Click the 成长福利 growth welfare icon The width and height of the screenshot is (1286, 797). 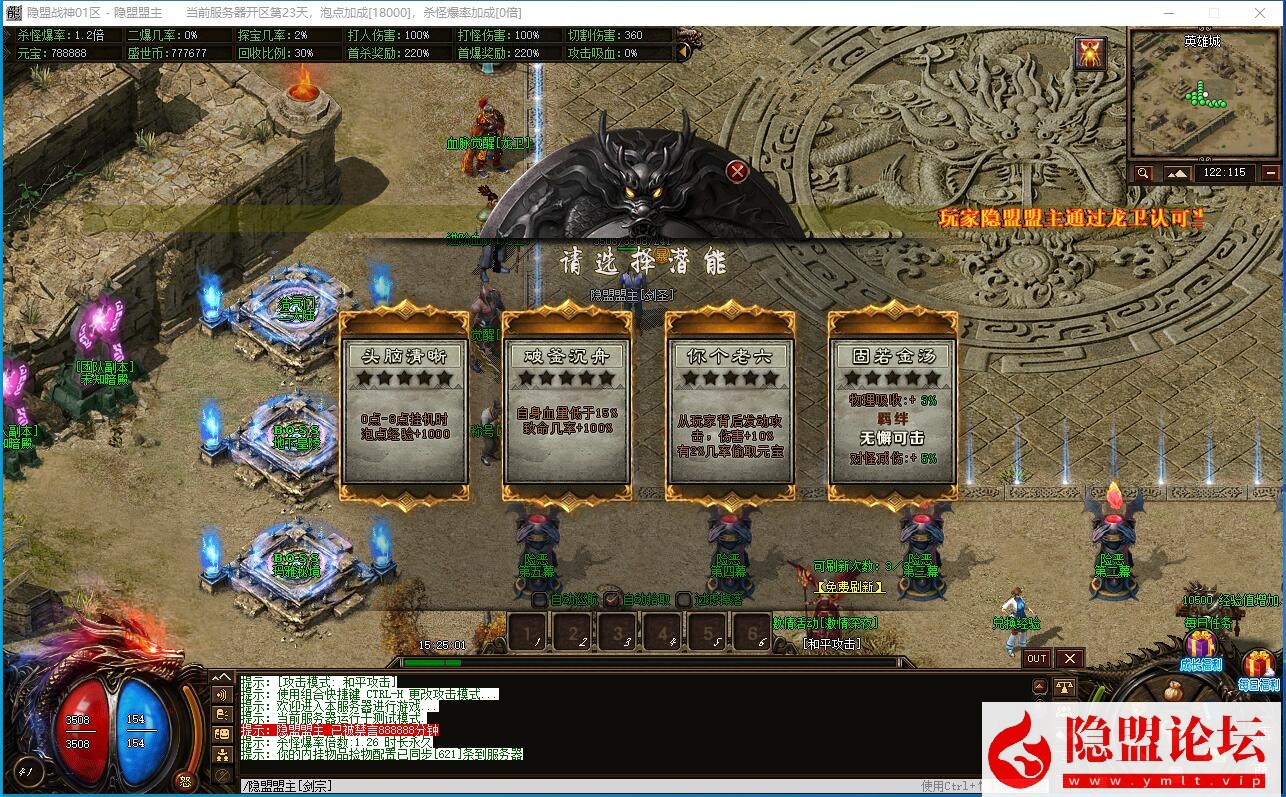click(1203, 643)
